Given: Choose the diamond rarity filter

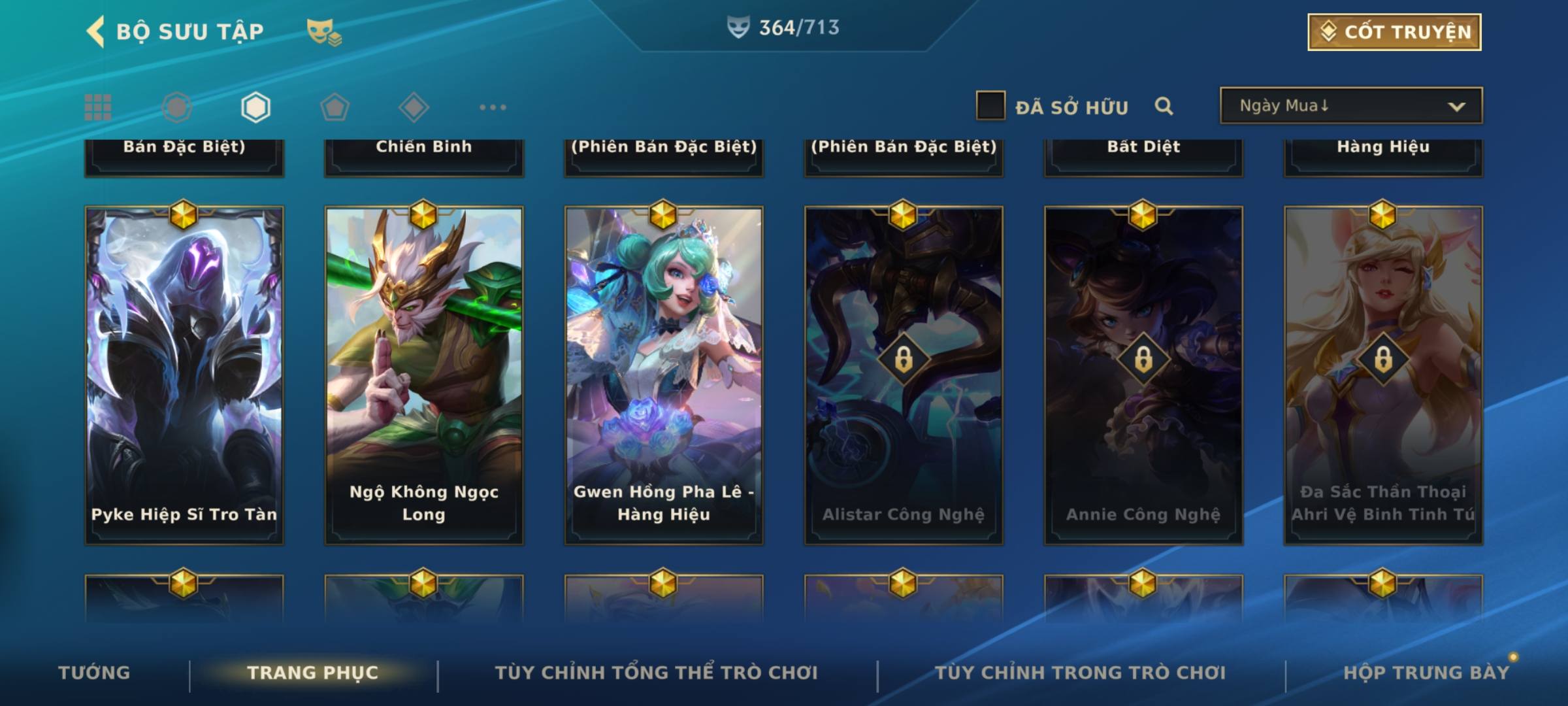Looking at the screenshot, I should pyautogui.click(x=414, y=107).
